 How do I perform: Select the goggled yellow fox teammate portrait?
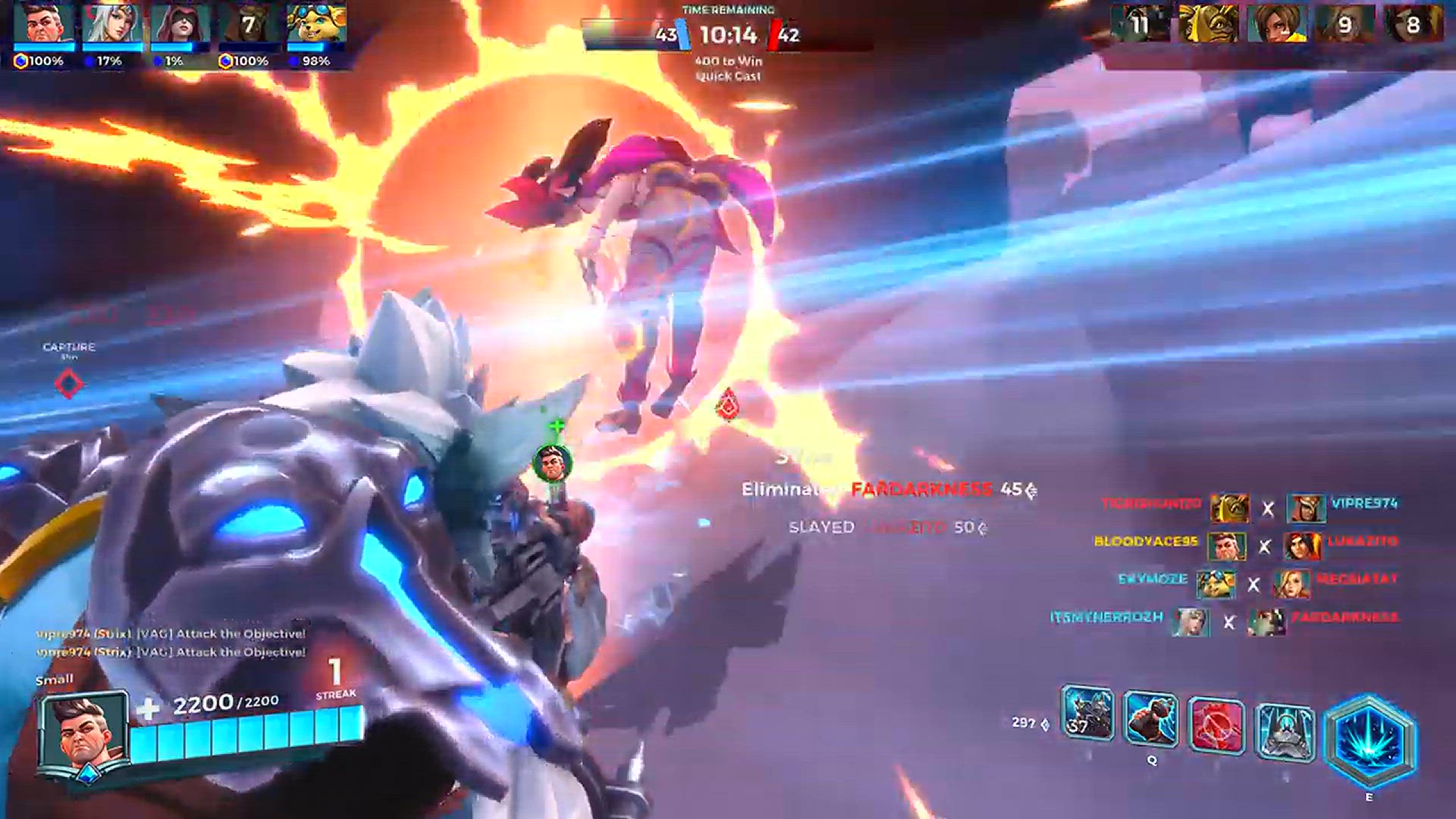pos(316,25)
